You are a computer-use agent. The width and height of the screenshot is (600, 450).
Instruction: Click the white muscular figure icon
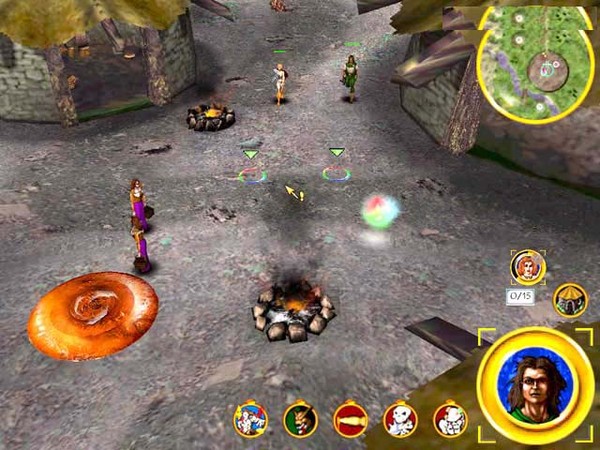pyautogui.click(x=450, y=419)
